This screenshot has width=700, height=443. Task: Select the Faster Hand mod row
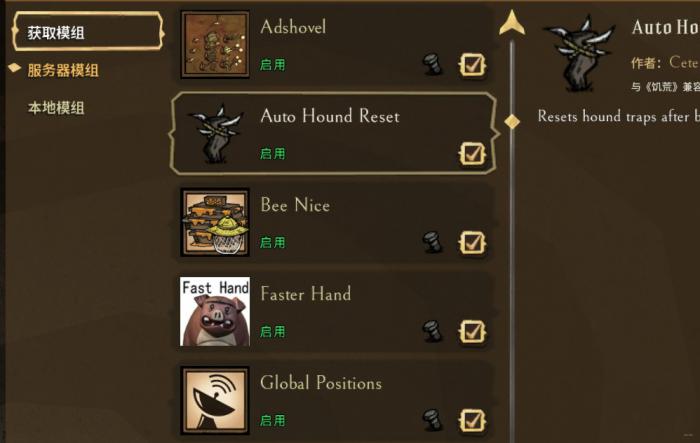(330, 310)
